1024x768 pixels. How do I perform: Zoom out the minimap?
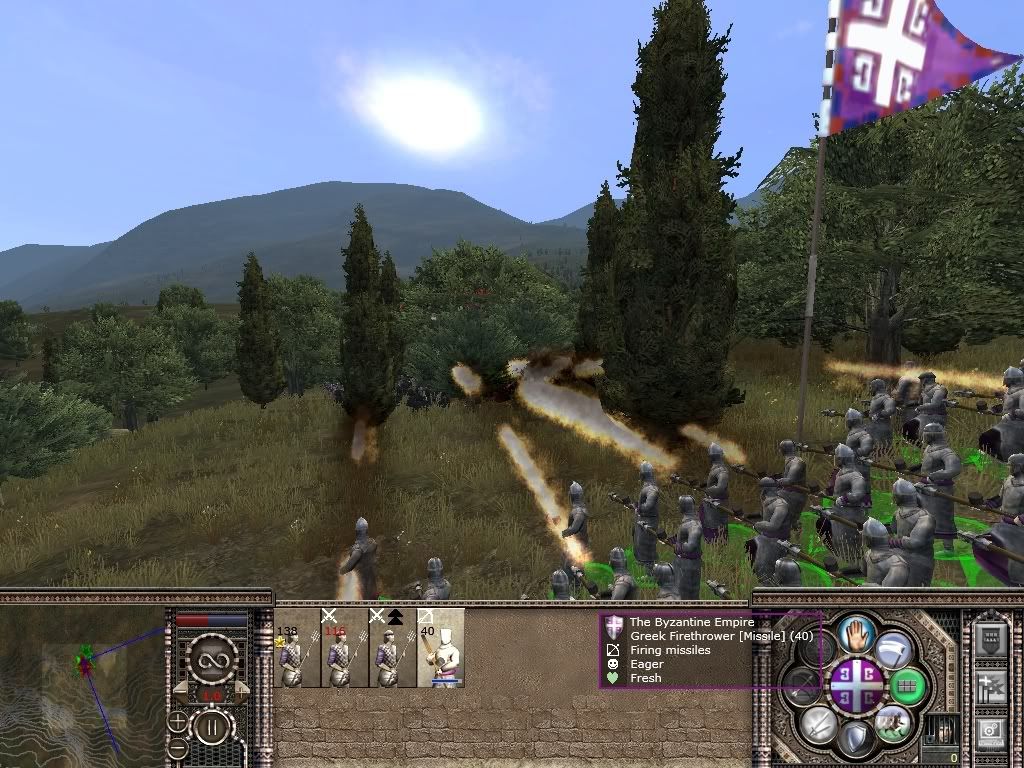coord(177,747)
